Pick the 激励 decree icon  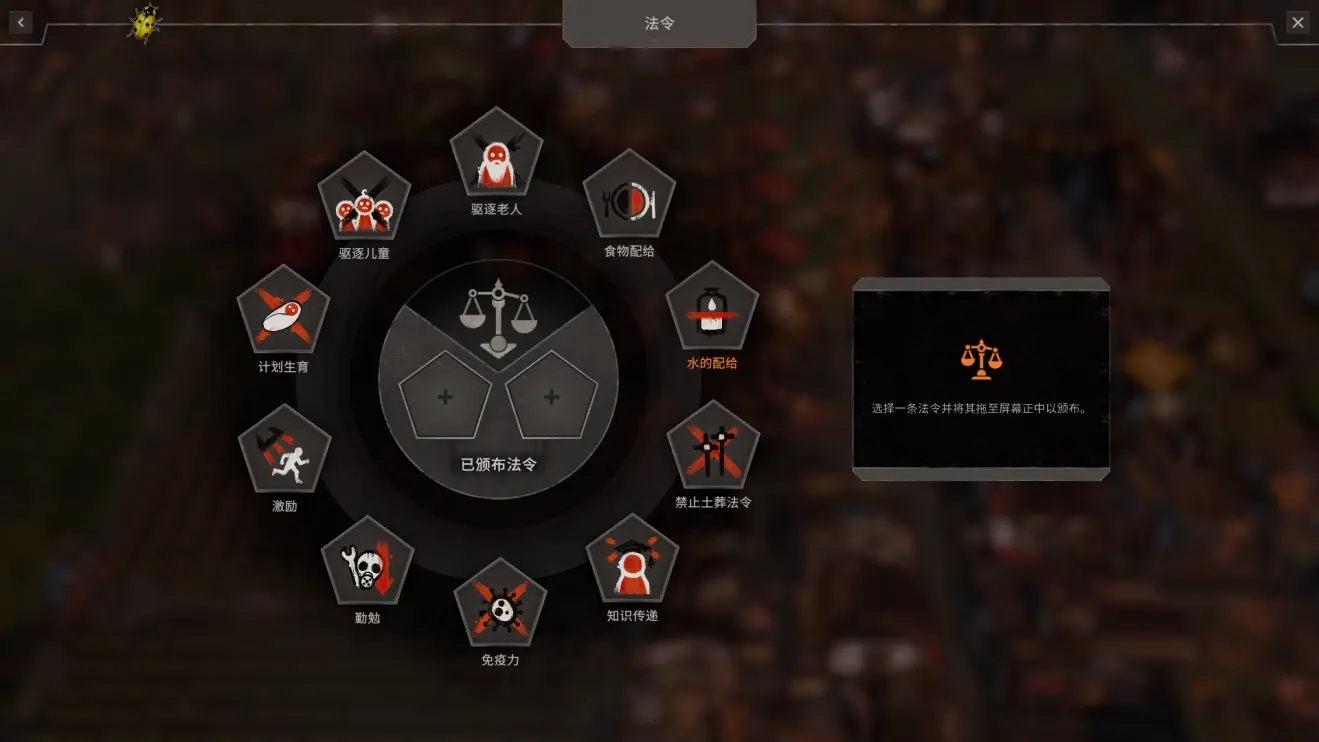point(285,450)
